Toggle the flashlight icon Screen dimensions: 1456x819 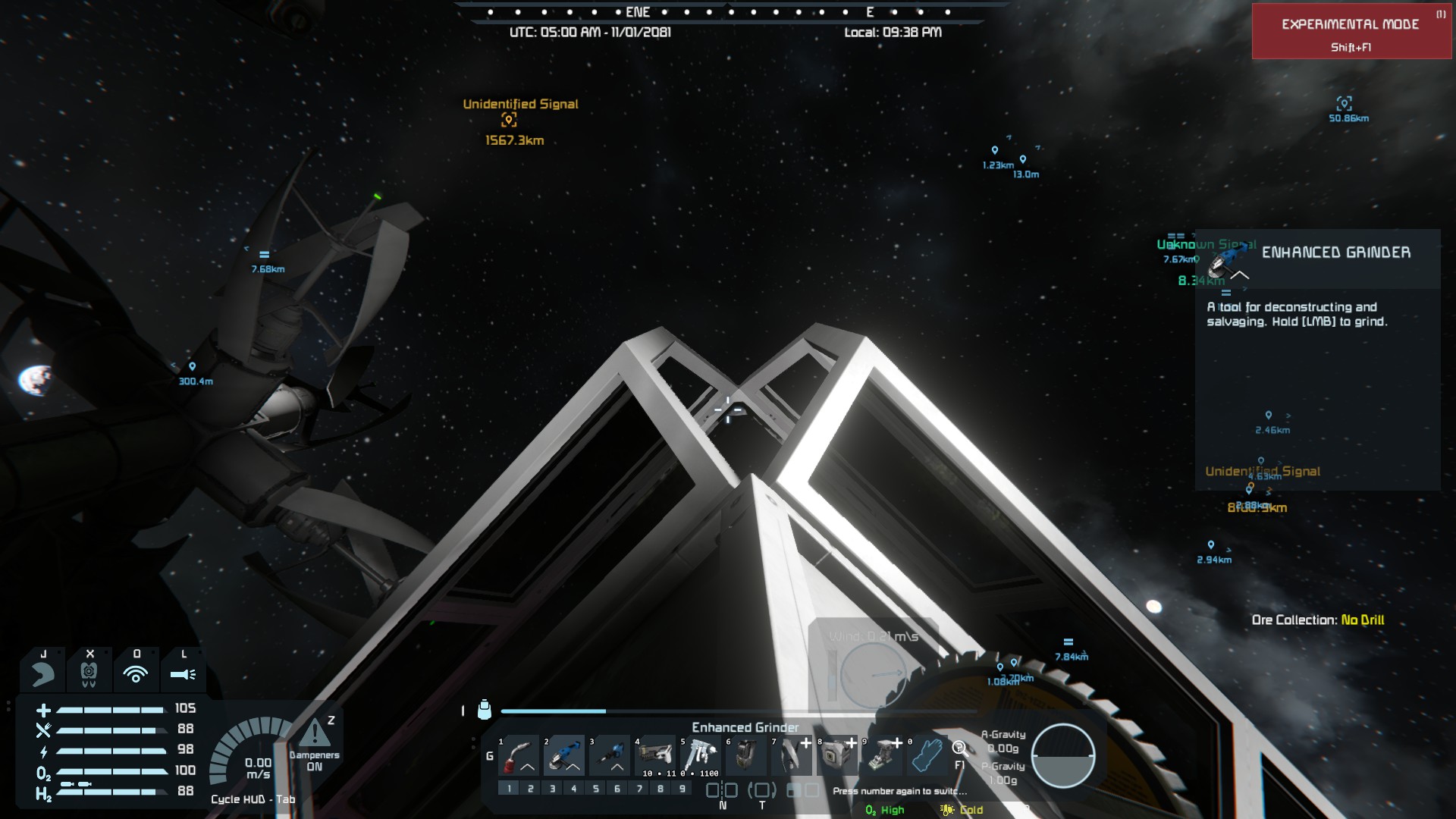pos(183,673)
